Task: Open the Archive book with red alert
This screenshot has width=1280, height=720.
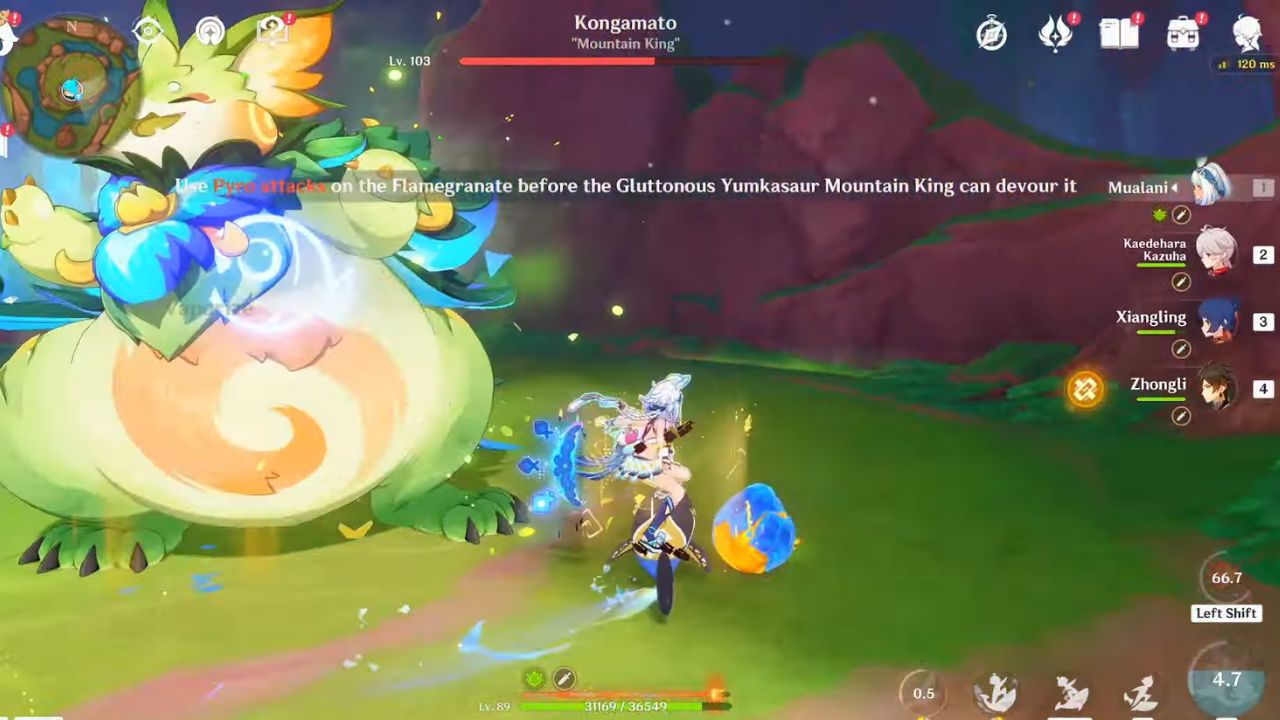Action: (1120, 32)
